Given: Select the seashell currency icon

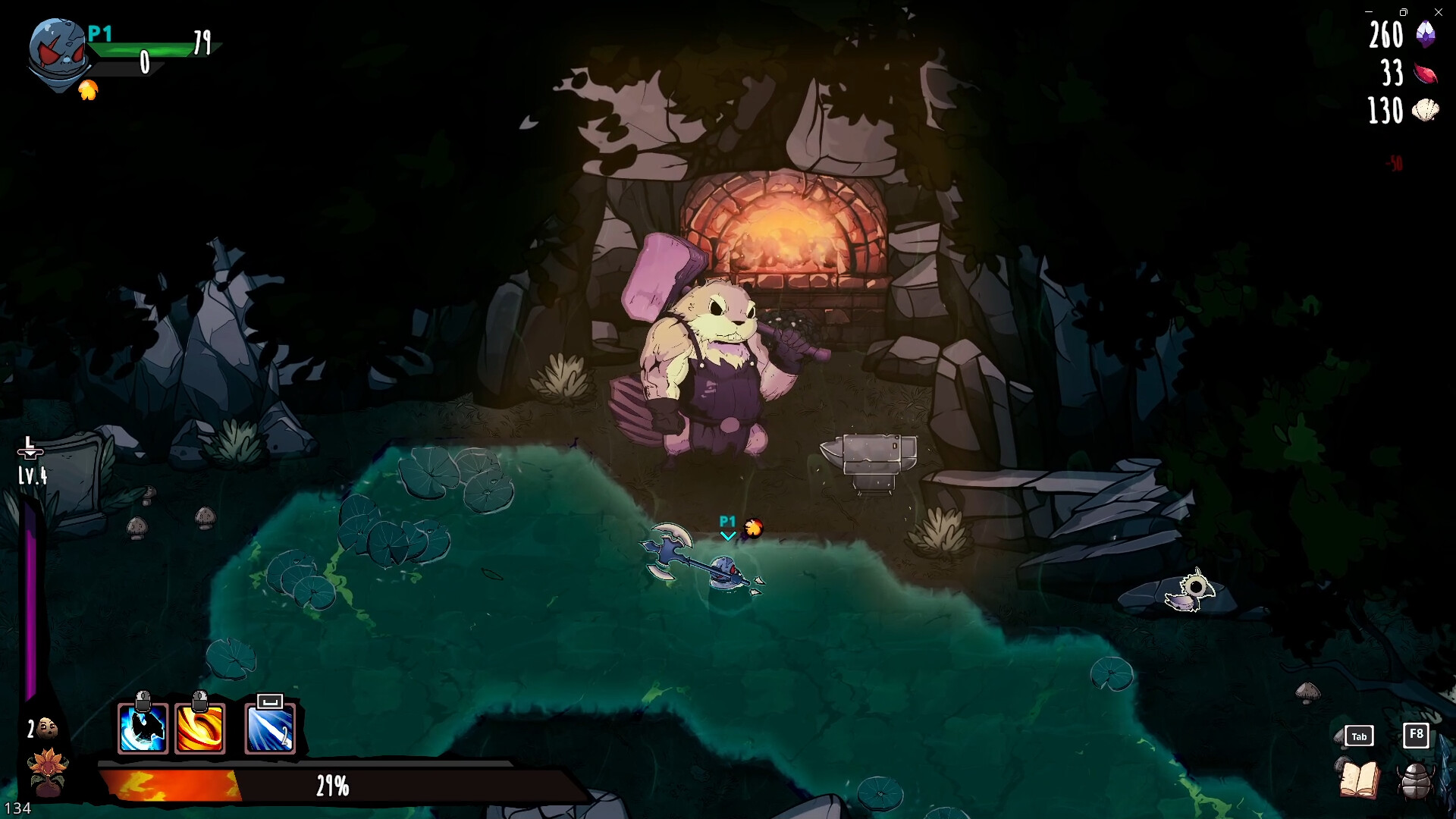Looking at the screenshot, I should (1427, 112).
